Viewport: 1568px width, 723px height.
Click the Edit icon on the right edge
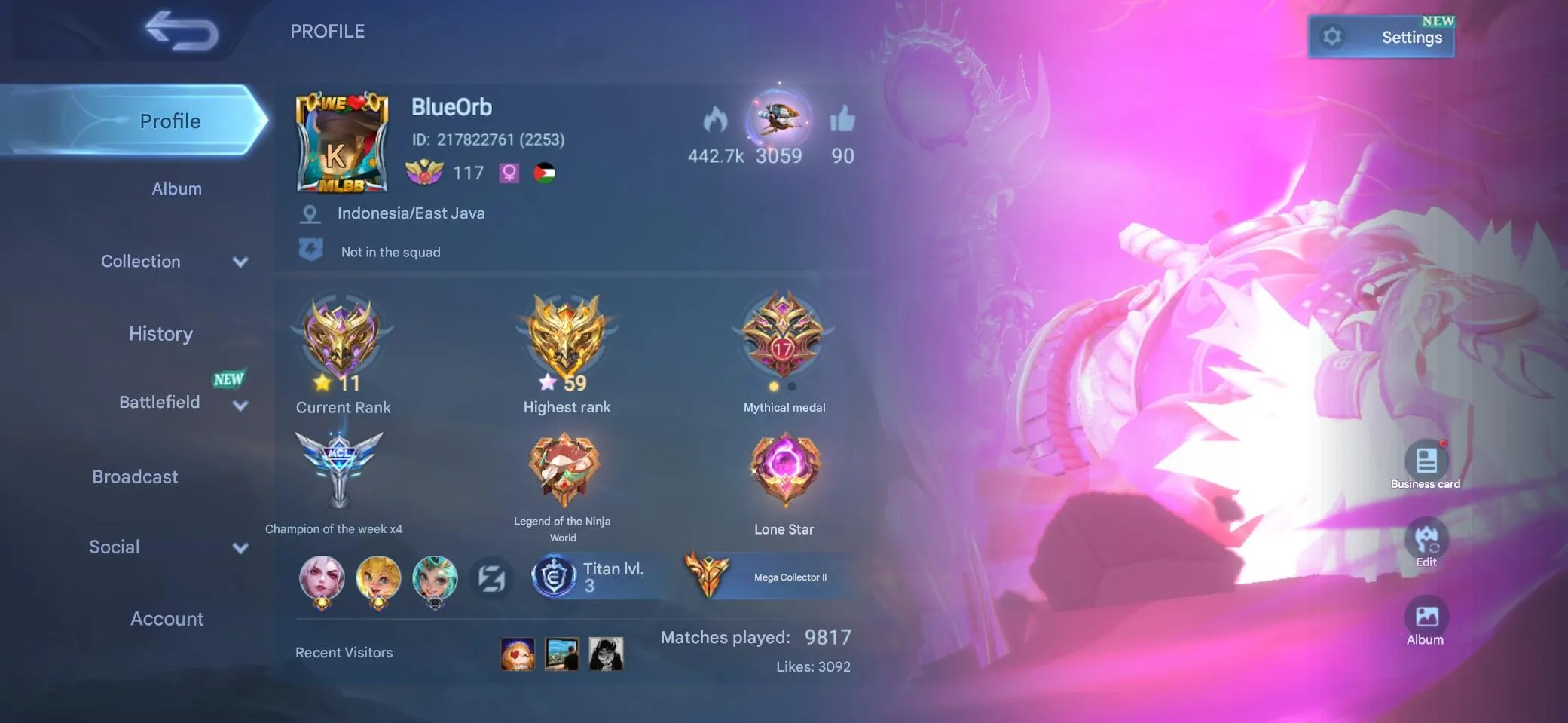coord(1425,538)
